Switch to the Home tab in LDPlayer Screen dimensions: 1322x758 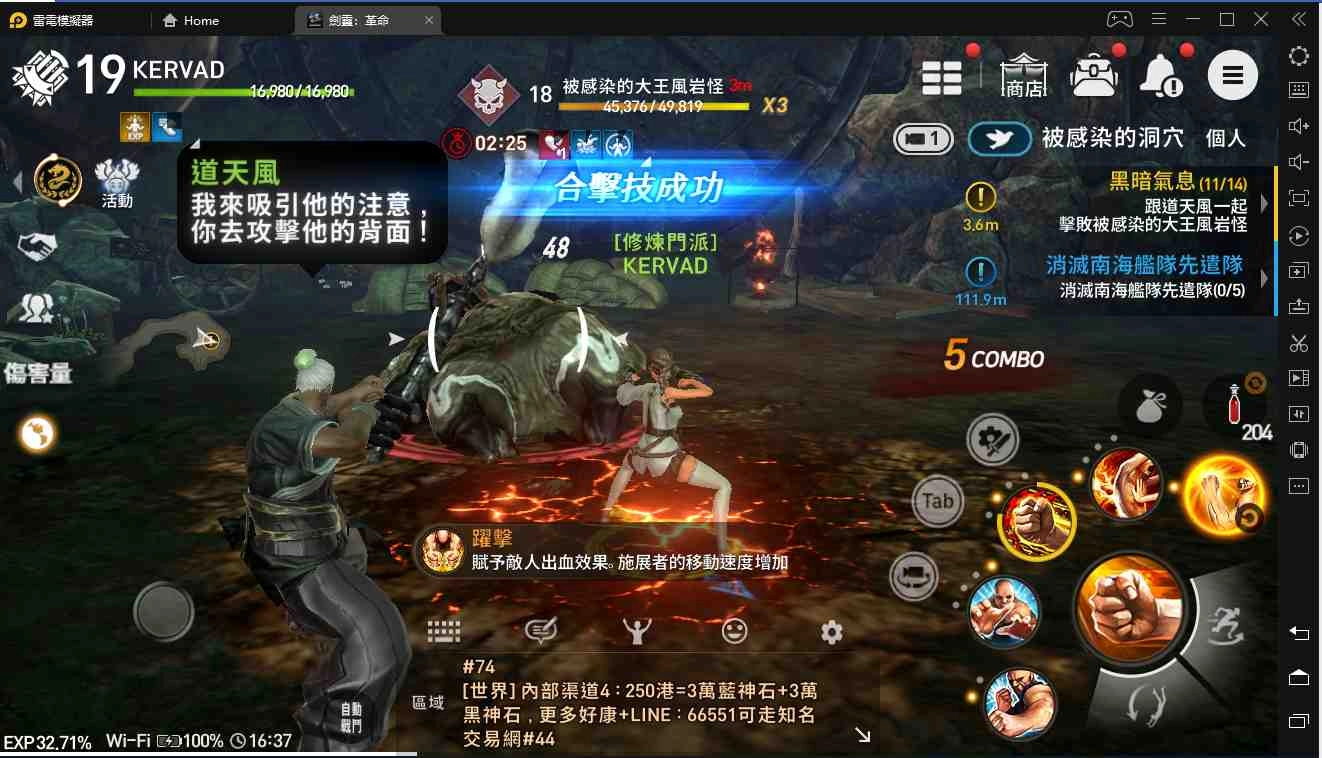click(x=190, y=20)
